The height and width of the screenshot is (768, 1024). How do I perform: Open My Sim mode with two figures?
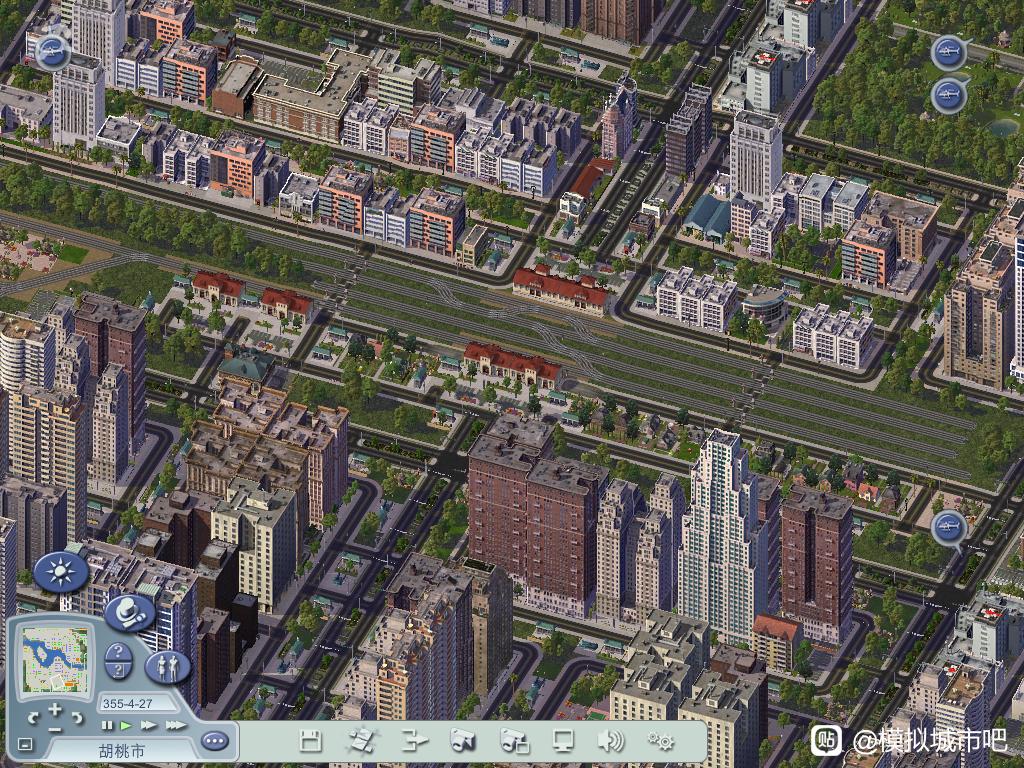[x=167, y=667]
